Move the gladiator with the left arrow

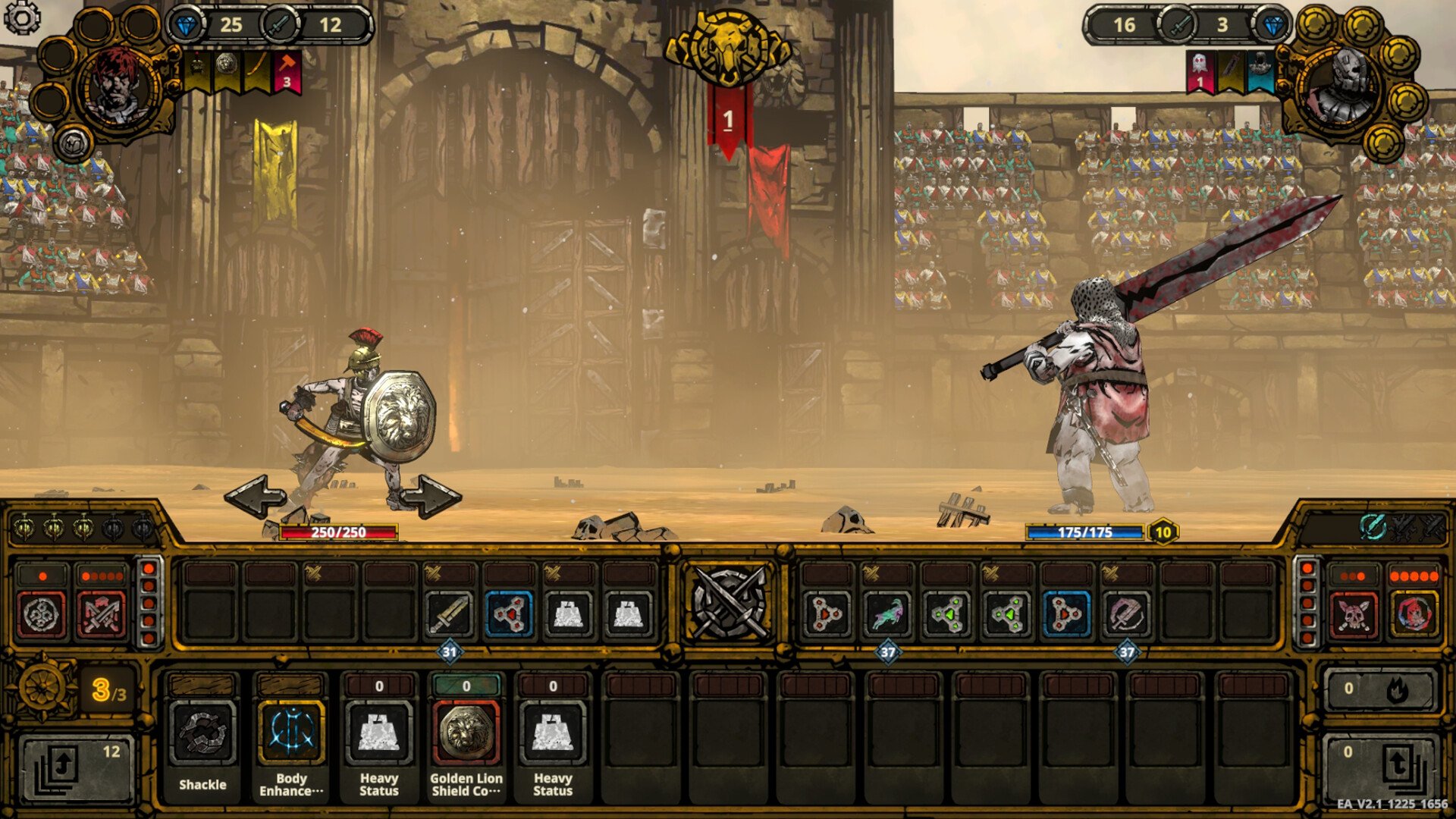(x=256, y=497)
